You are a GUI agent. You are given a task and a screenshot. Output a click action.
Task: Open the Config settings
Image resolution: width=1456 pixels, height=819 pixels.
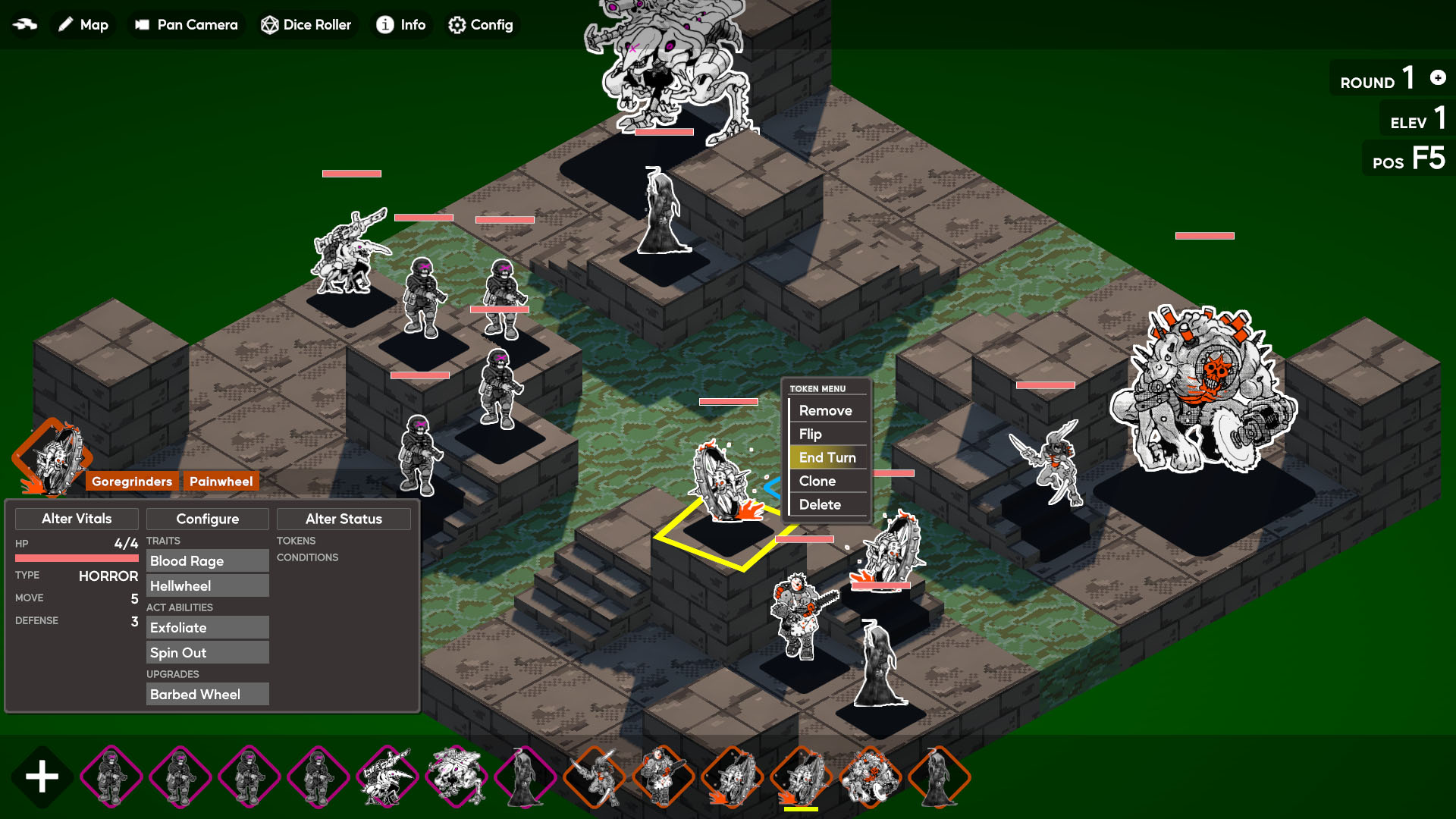point(481,25)
